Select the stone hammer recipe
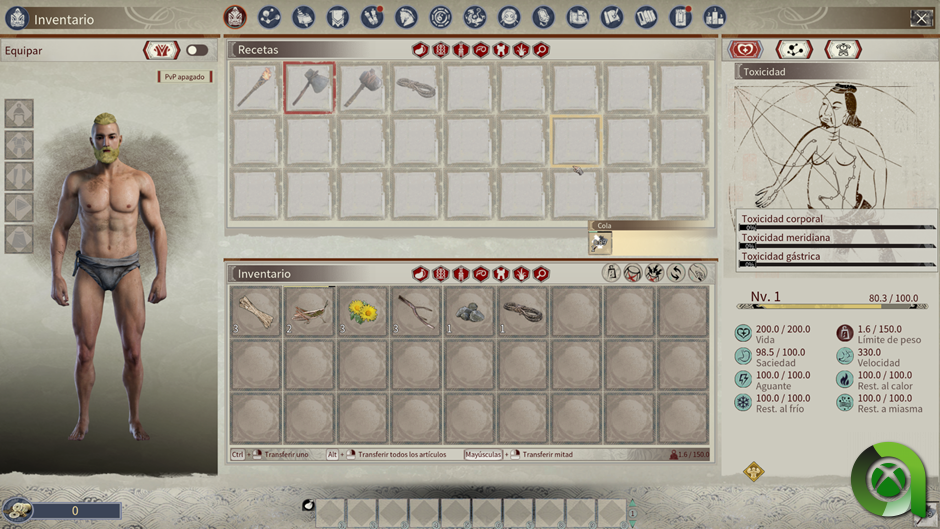The image size is (940, 529). pyautogui.click(x=362, y=88)
